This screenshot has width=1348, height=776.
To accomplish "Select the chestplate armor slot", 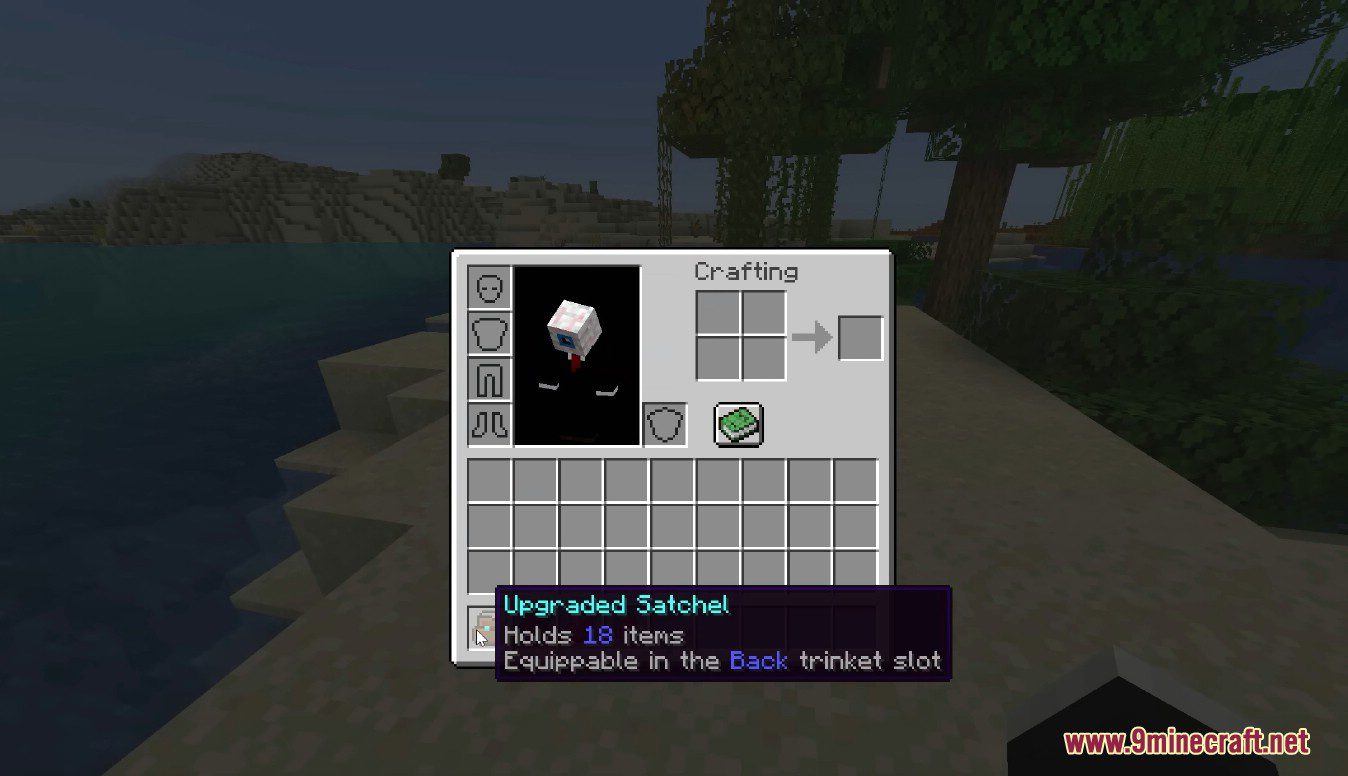I will point(489,333).
